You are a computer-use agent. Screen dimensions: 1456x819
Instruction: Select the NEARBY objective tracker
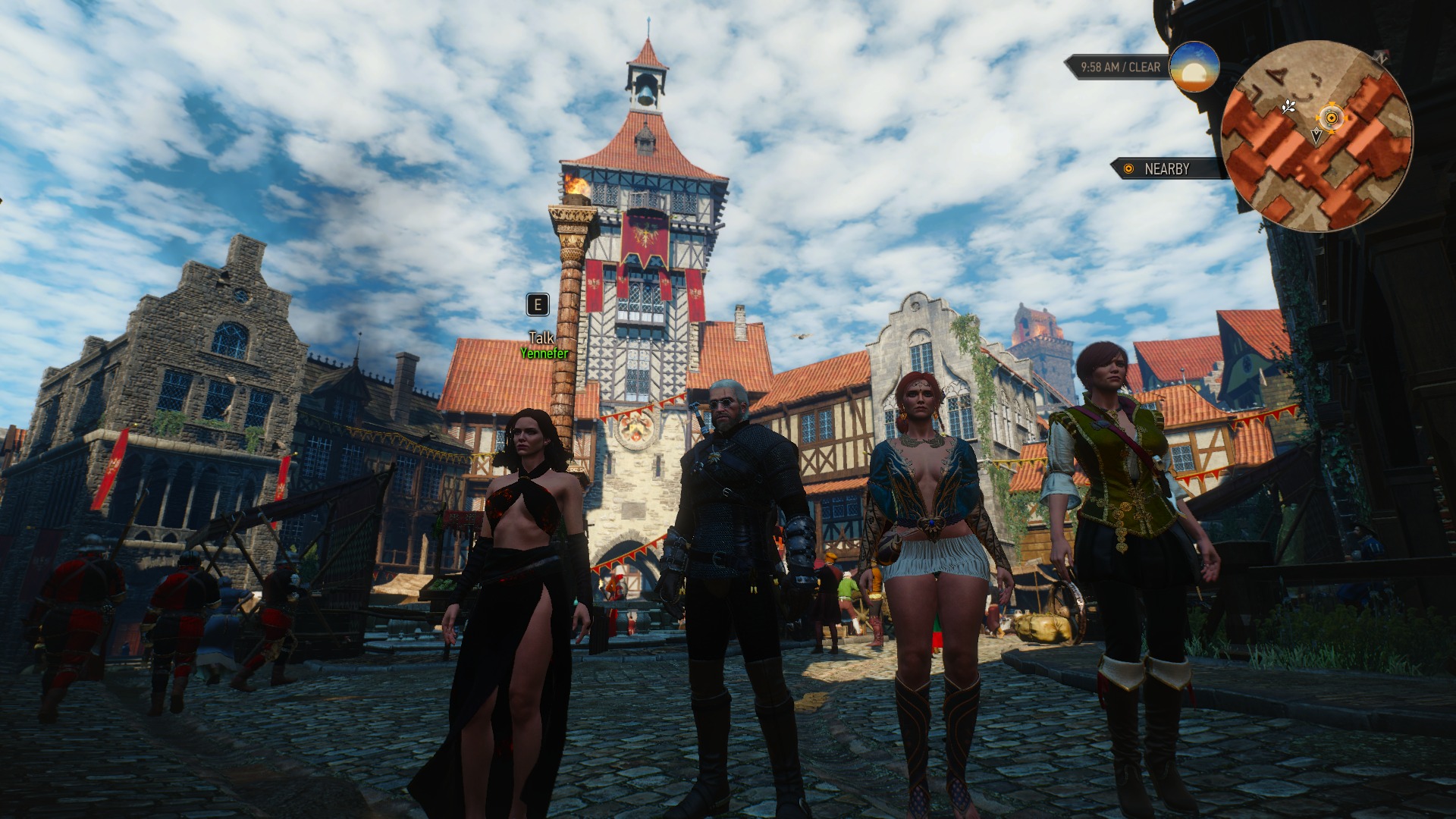click(1166, 168)
